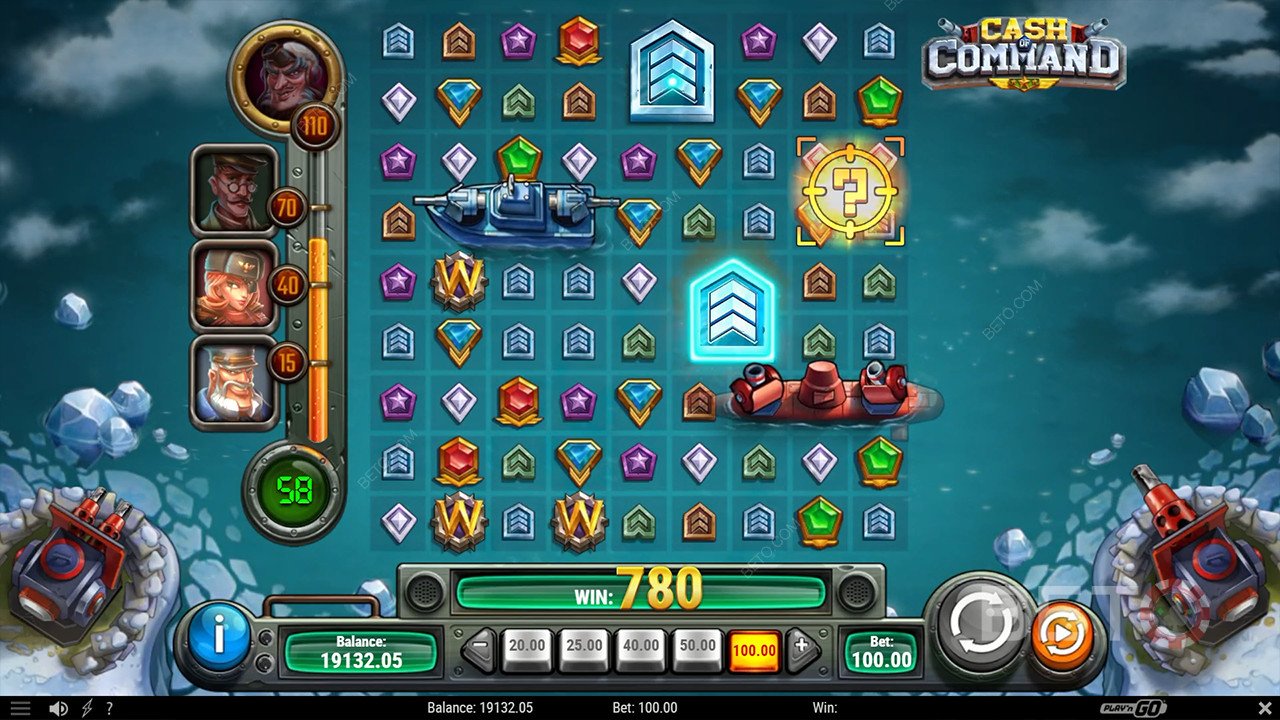Choose the 25.00 bet value

[583, 649]
